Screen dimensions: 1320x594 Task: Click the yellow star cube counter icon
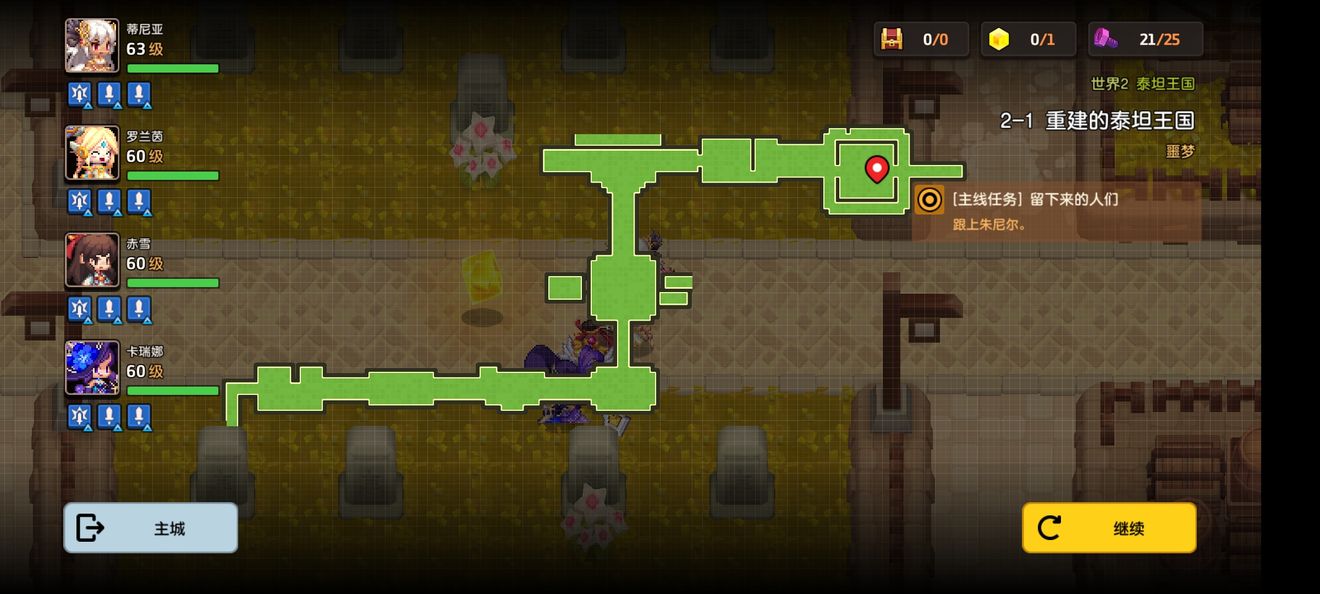999,39
